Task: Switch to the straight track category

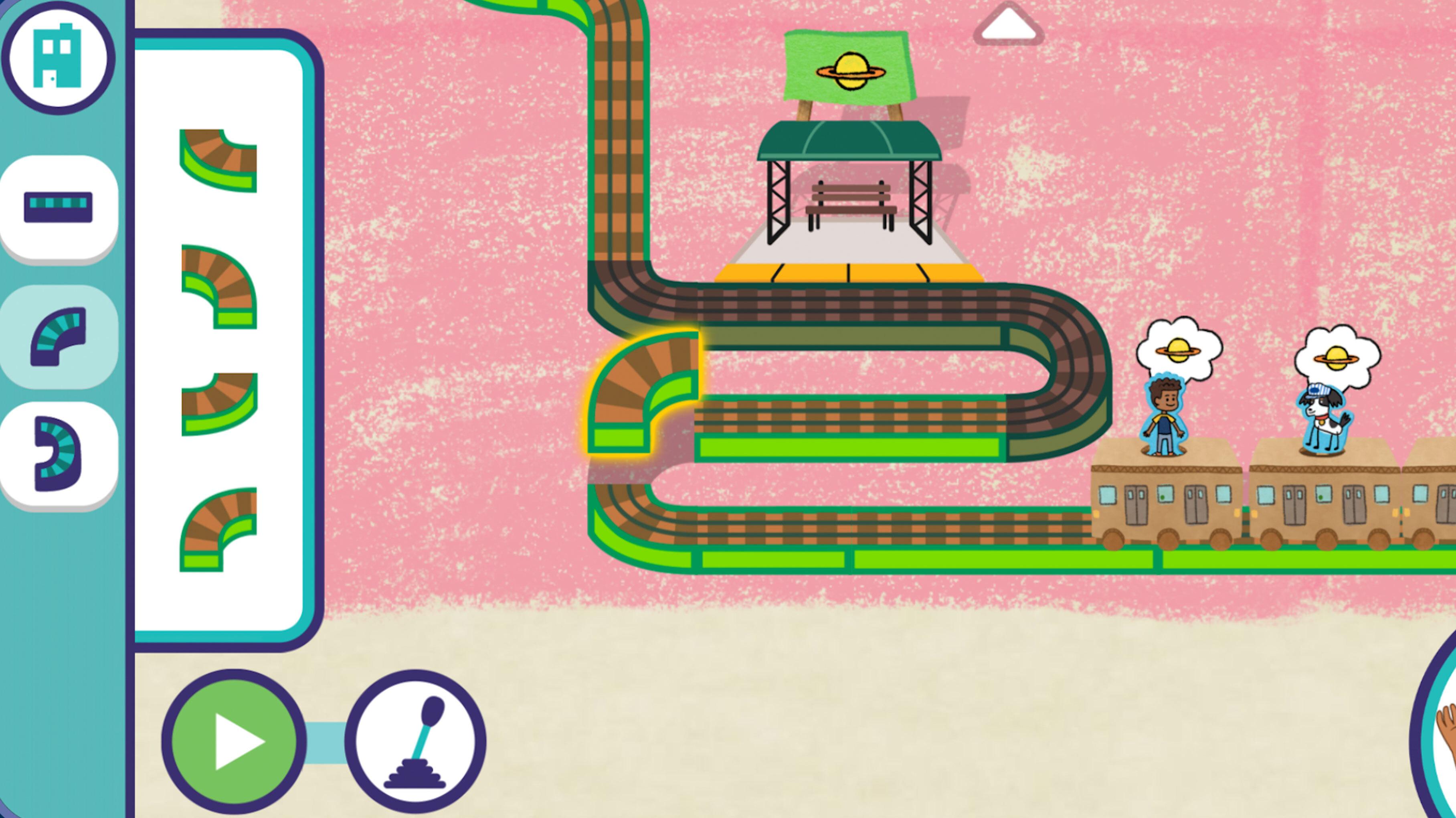Action: click(x=58, y=207)
